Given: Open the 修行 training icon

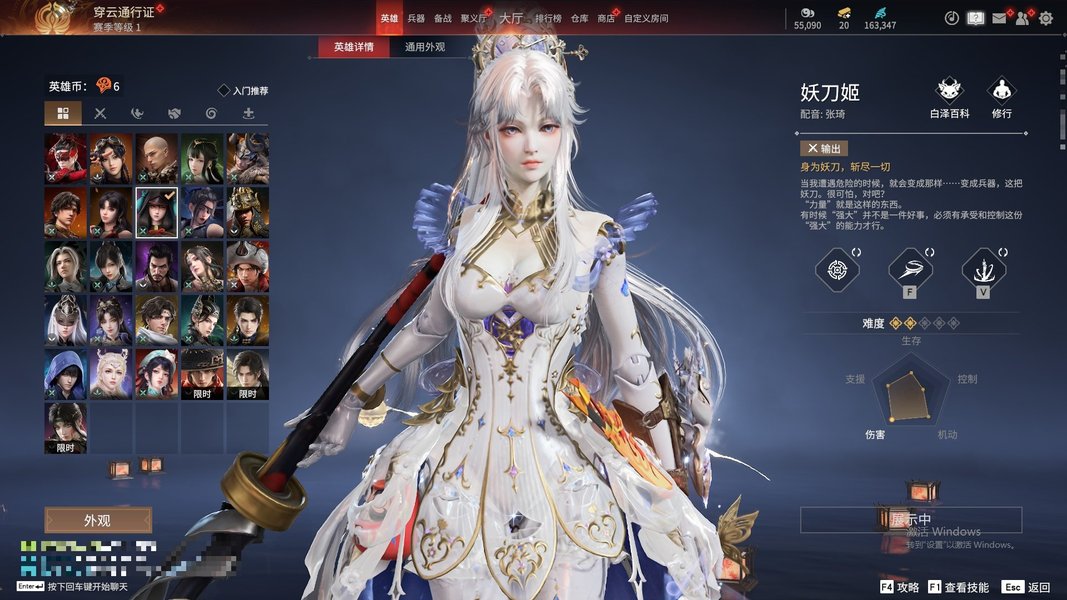Looking at the screenshot, I should [1001, 94].
